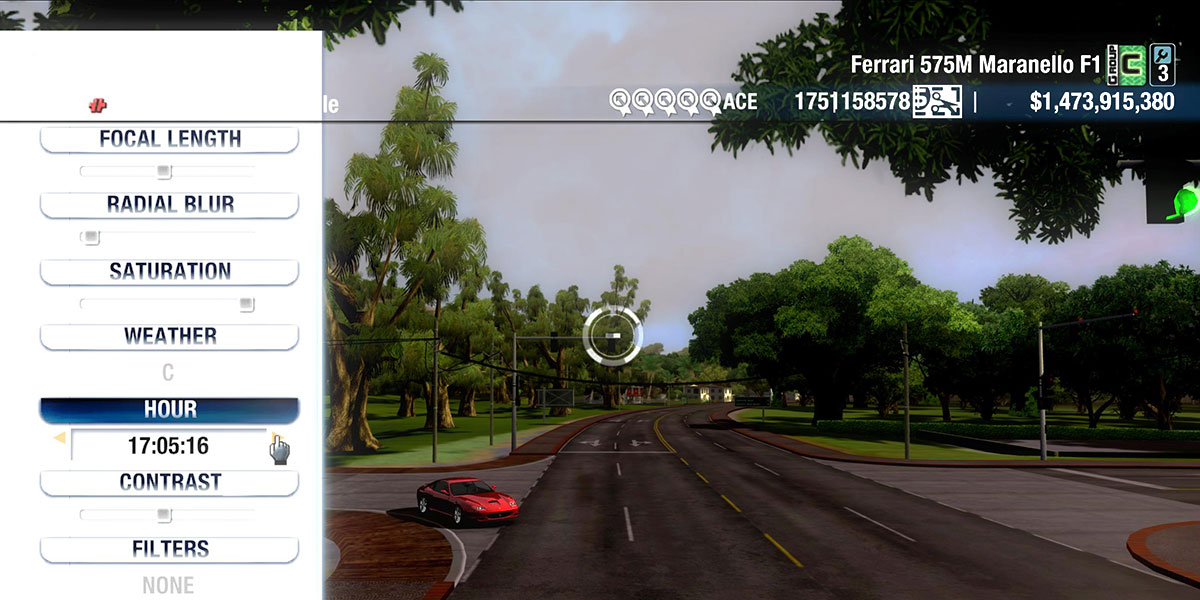Screen dimensions: 1200x600
Task: Click the Contrast slider handle
Action: 164,515
